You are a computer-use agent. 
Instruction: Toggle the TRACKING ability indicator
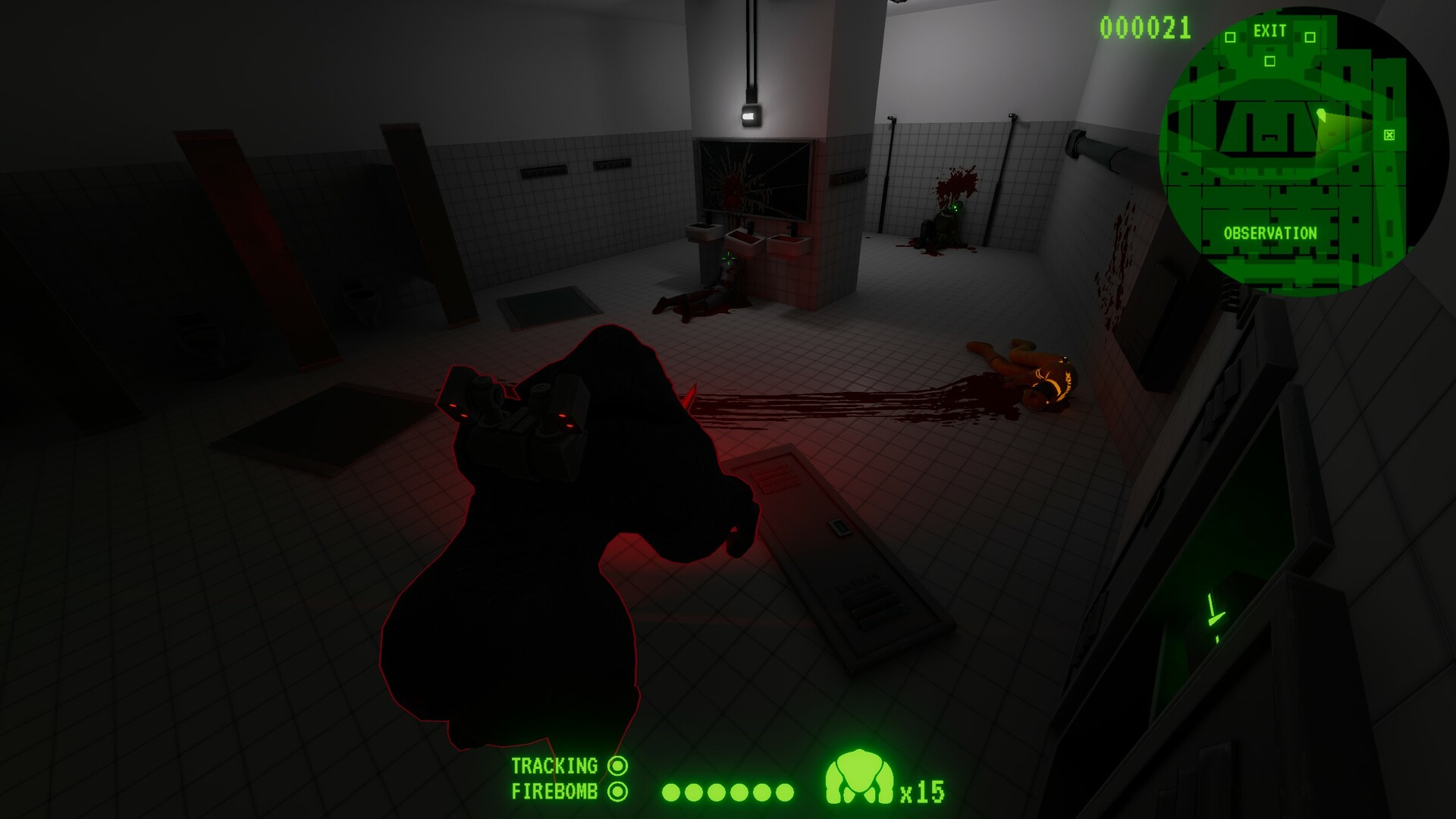(x=618, y=765)
